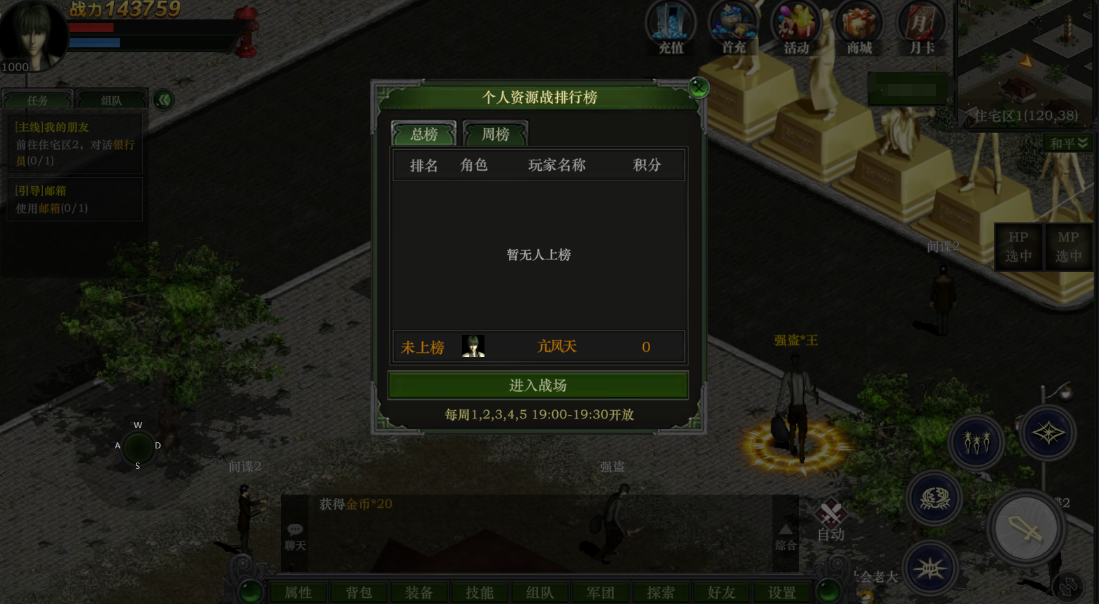The image size is (1099, 604).
Task: Select the 任务 quest tab
Action: coord(38,100)
